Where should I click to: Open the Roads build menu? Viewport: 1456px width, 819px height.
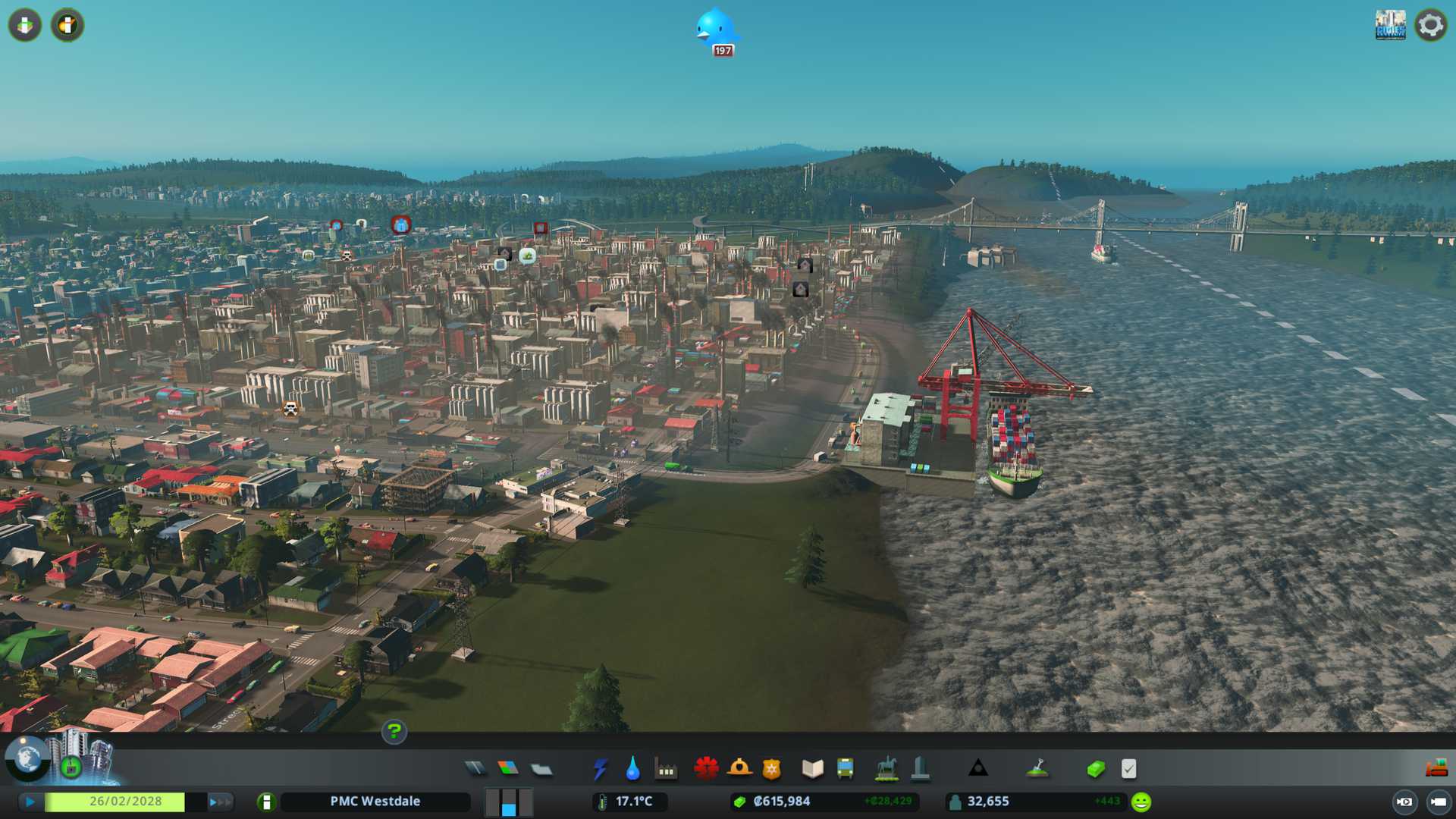475,769
